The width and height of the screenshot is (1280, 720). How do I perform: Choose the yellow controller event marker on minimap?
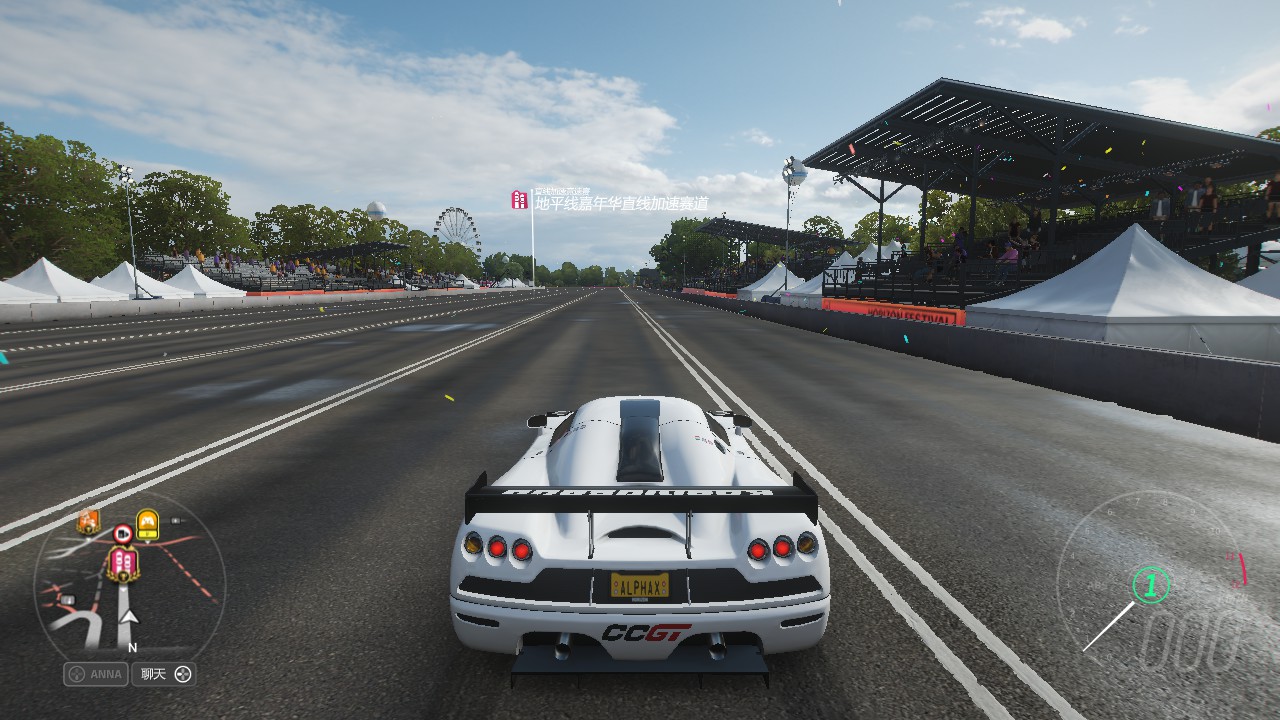(147, 523)
